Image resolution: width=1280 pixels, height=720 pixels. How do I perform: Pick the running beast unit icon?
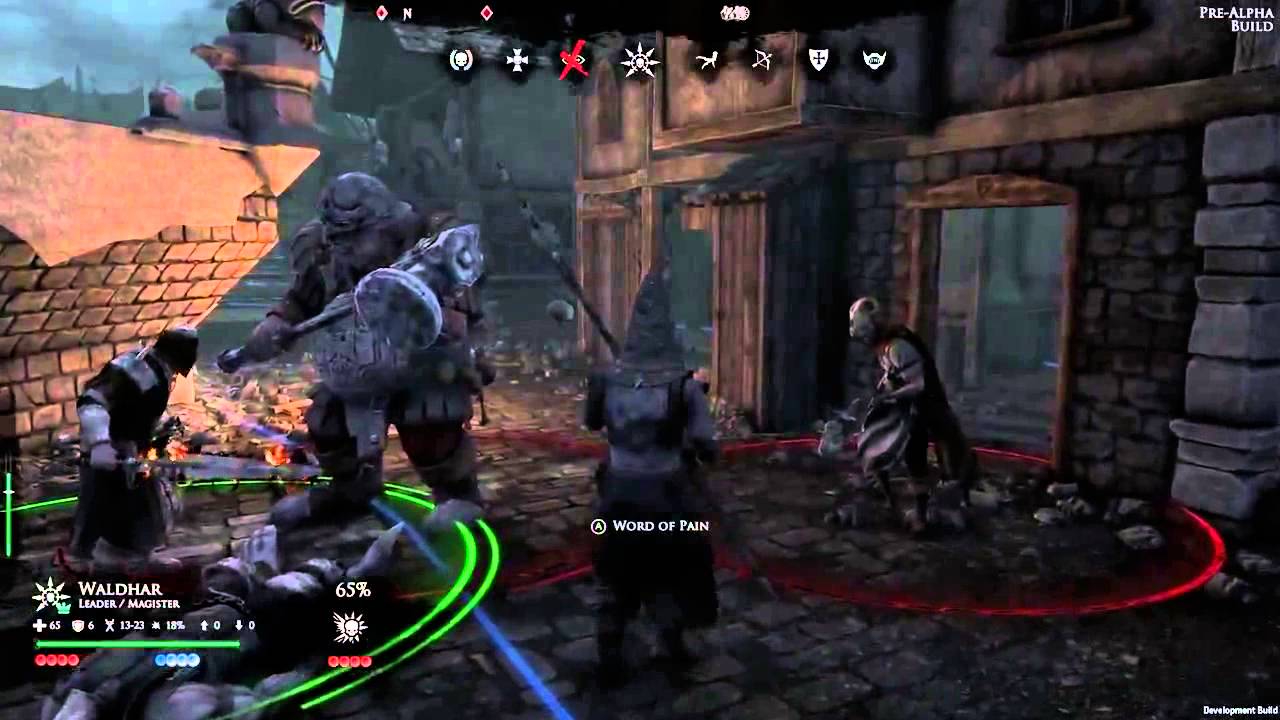point(707,61)
